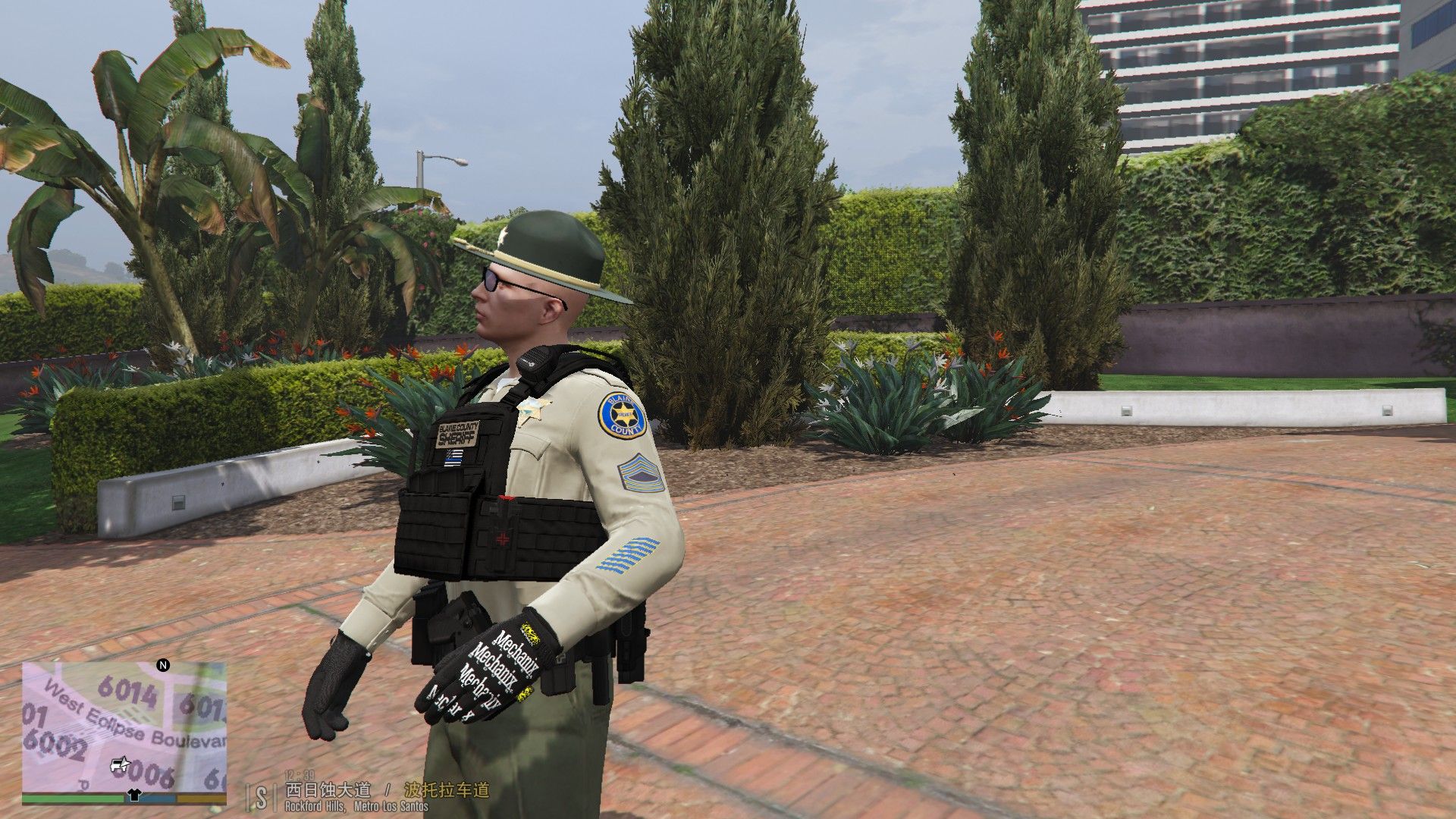The width and height of the screenshot is (1456, 819).
Task: Select the black t-shirt icon below minimap
Action: 134,796
